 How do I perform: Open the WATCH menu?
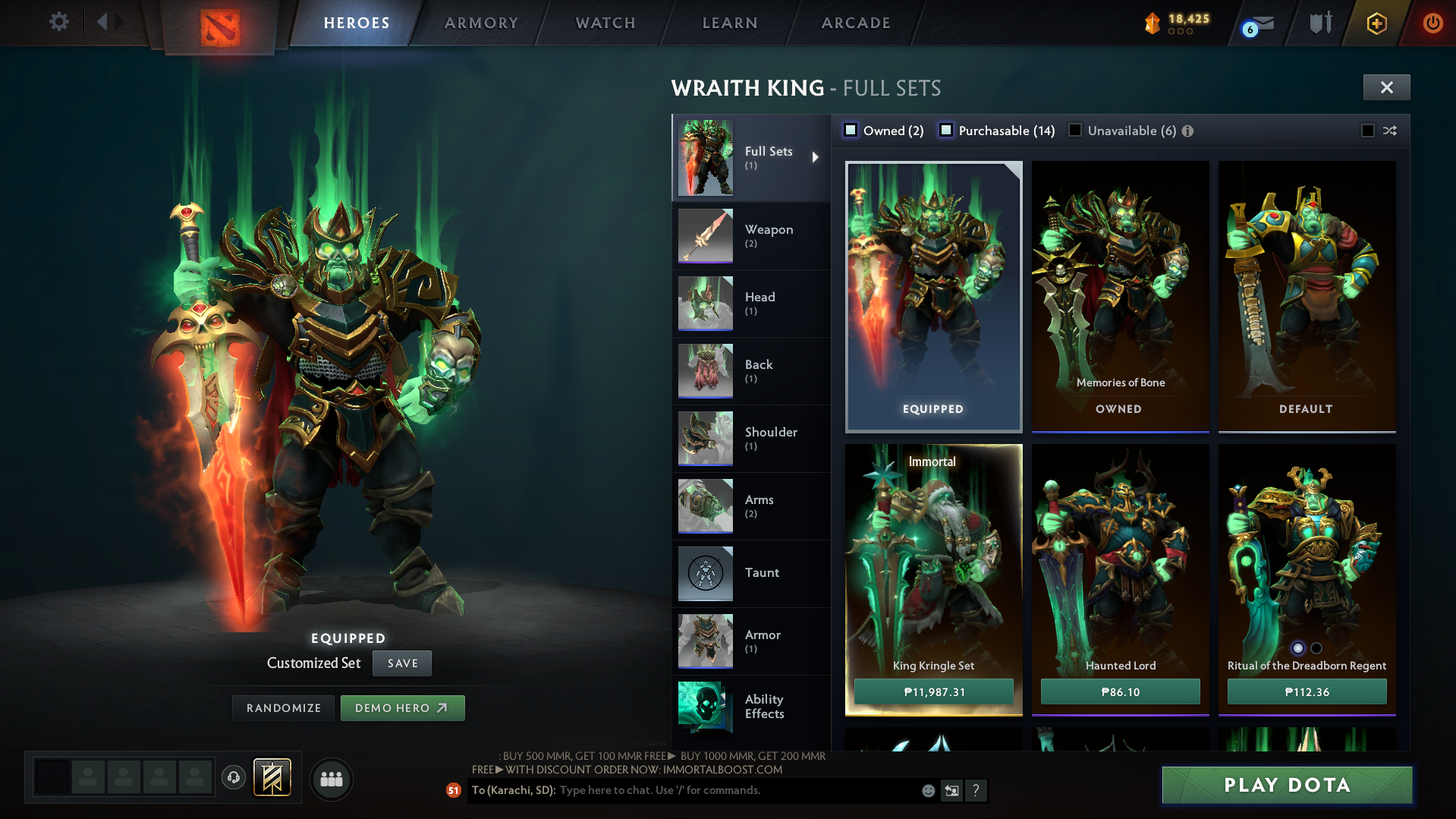pos(605,23)
